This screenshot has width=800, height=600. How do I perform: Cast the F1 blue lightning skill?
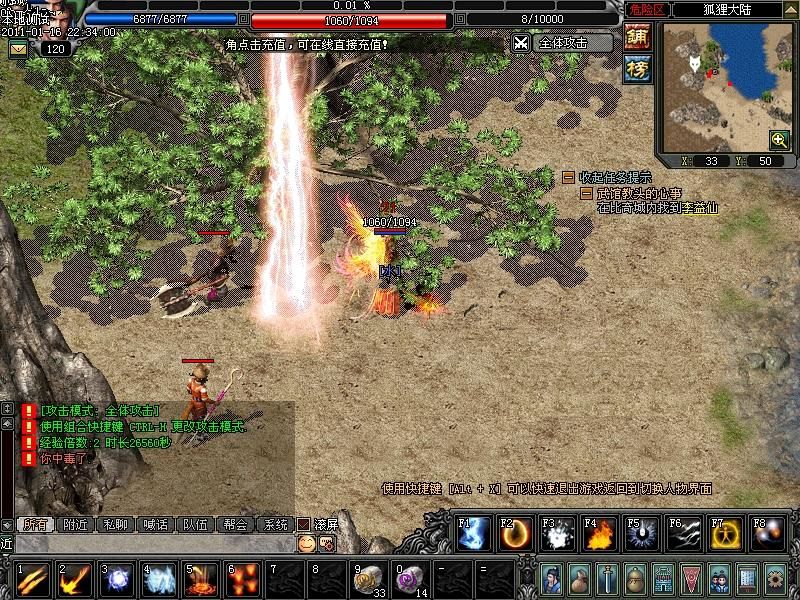pyautogui.click(x=473, y=534)
